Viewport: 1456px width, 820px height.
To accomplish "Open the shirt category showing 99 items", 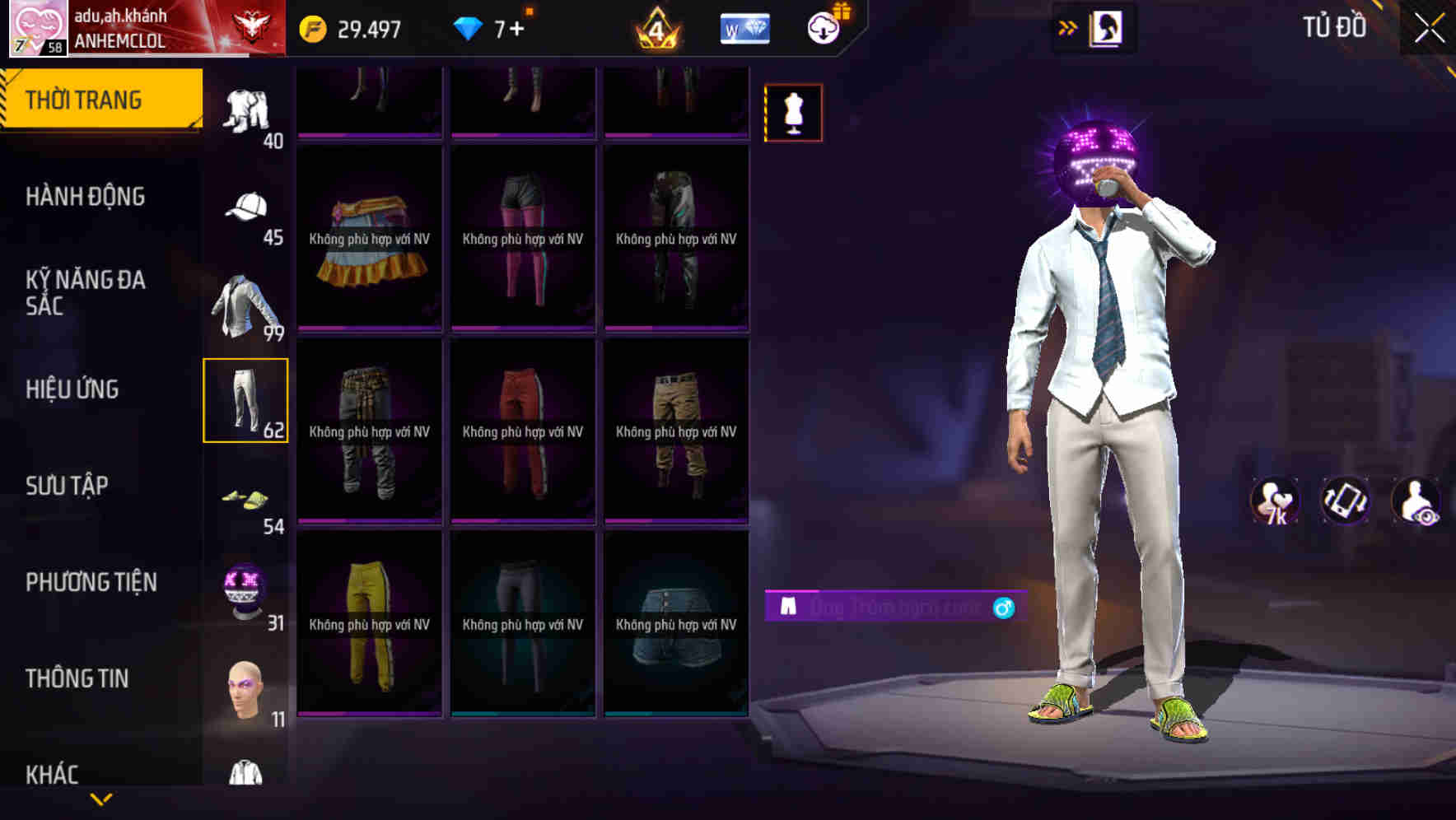I will tap(245, 303).
